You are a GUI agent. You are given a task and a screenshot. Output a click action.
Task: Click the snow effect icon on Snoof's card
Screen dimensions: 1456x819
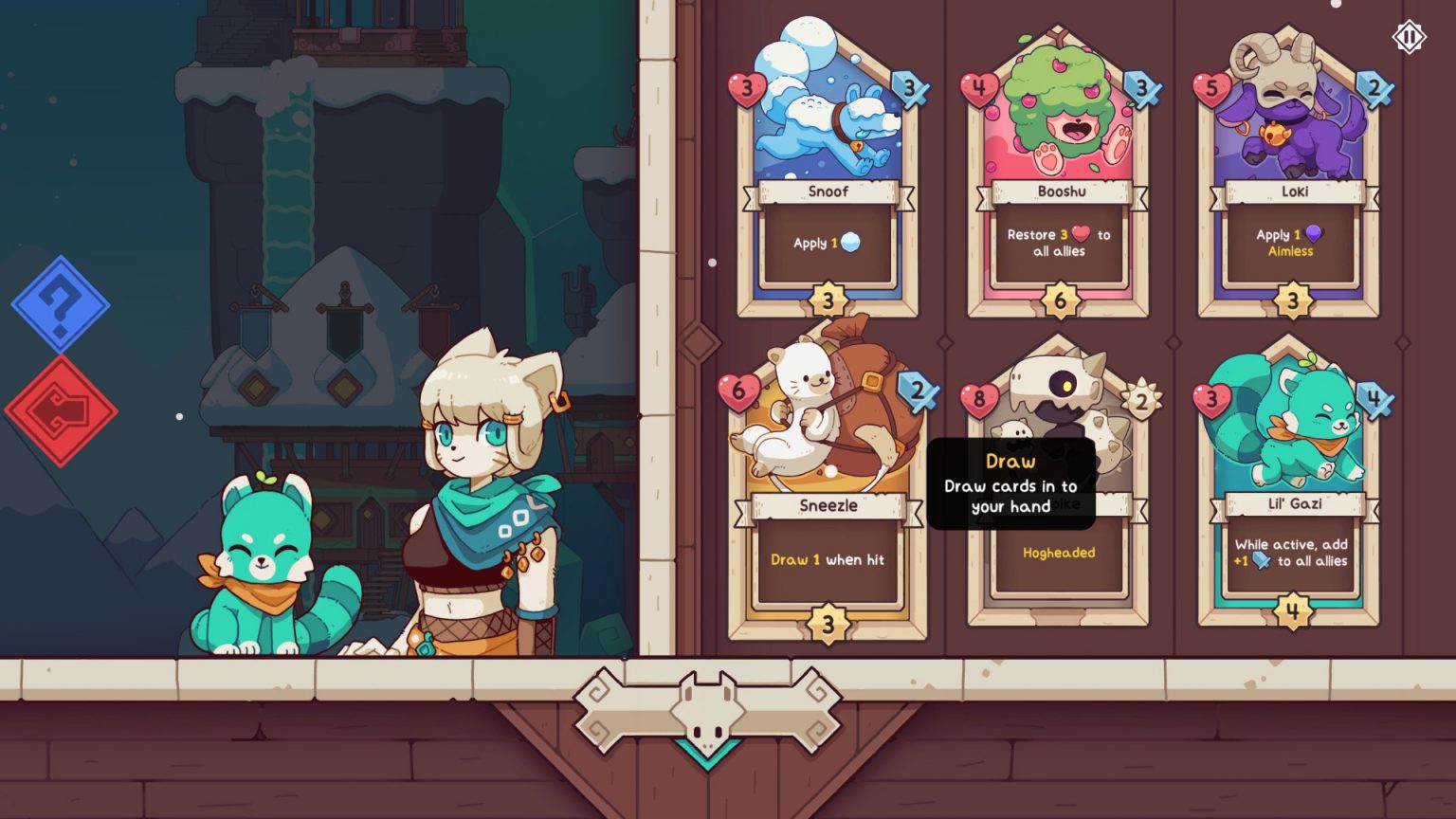coord(852,243)
